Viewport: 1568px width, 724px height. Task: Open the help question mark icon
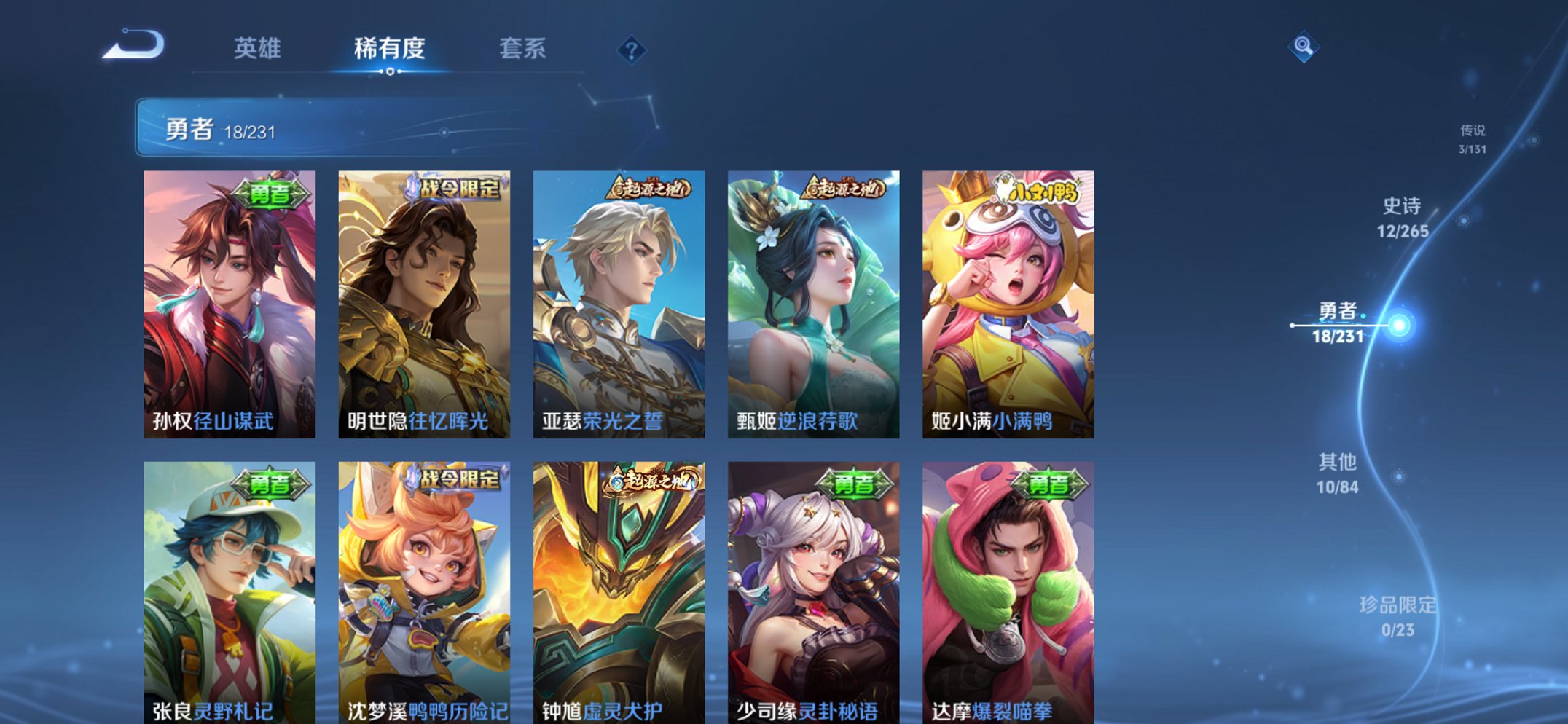point(632,50)
